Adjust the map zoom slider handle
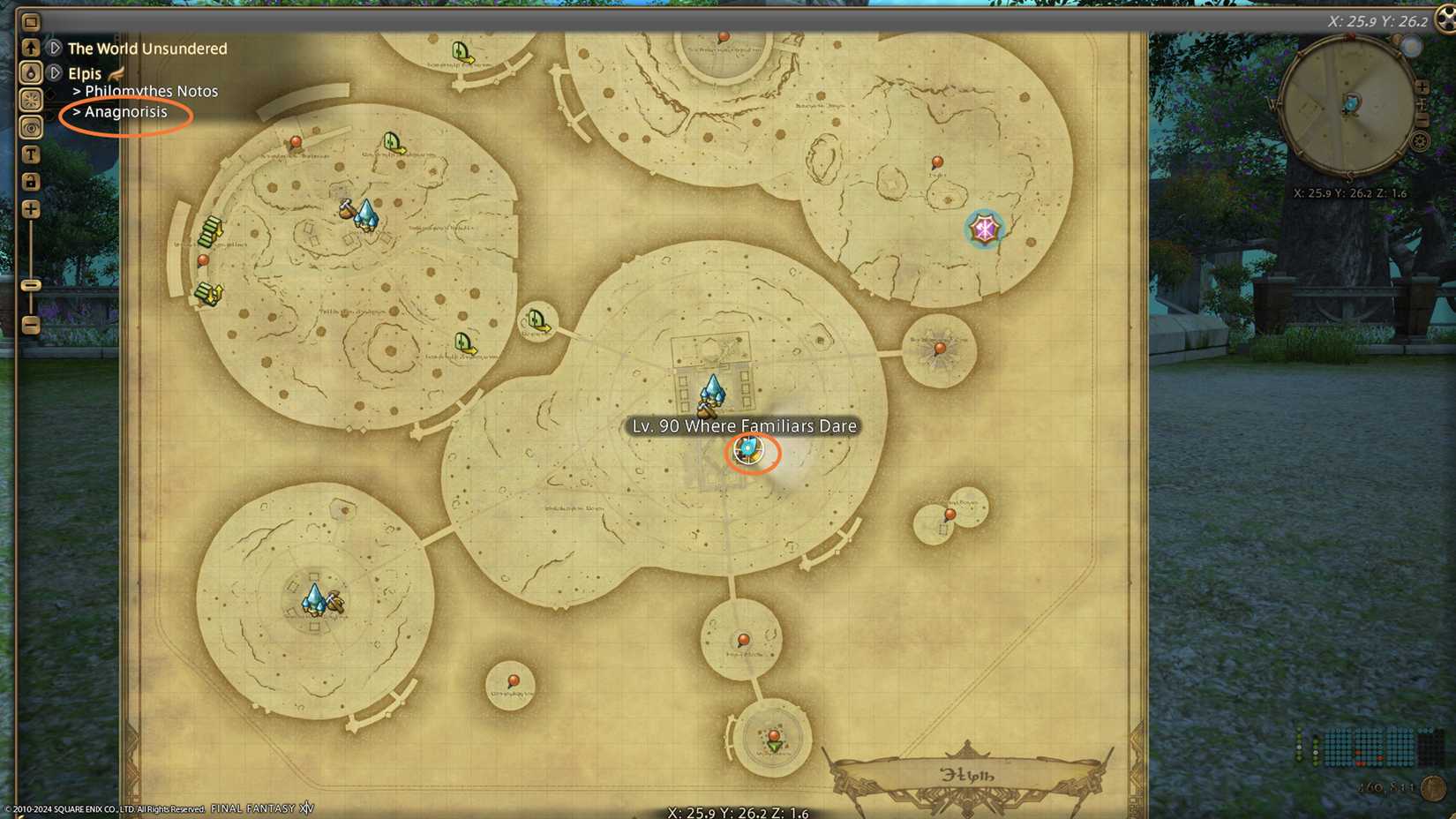This screenshot has width=1456, height=819. pyautogui.click(x=31, y=287)
